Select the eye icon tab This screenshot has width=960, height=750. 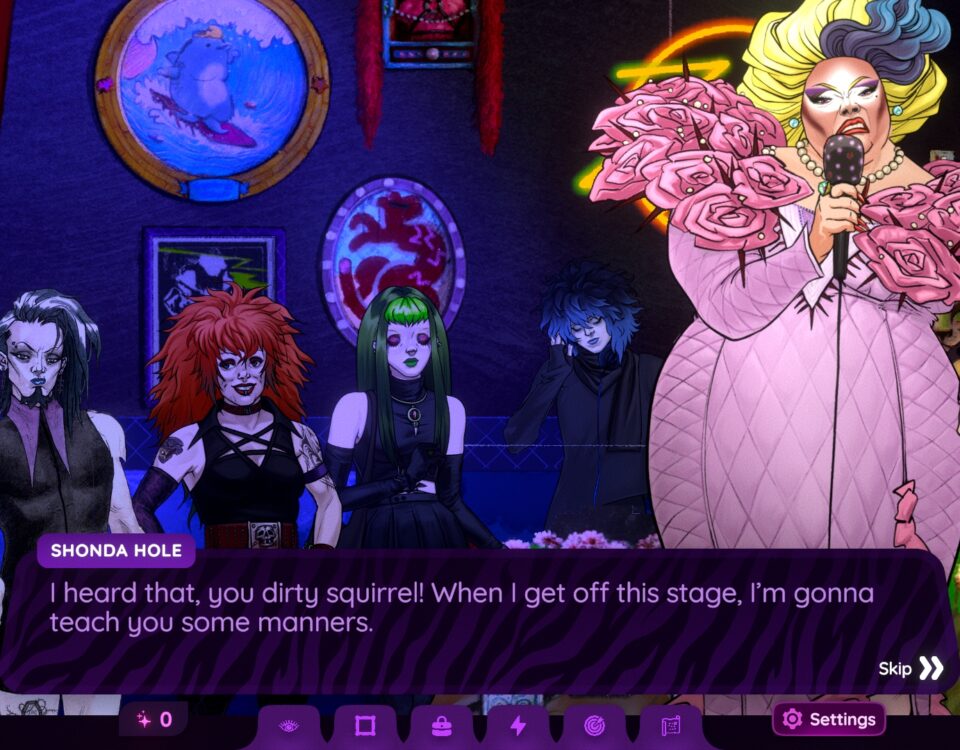[289, 726]
